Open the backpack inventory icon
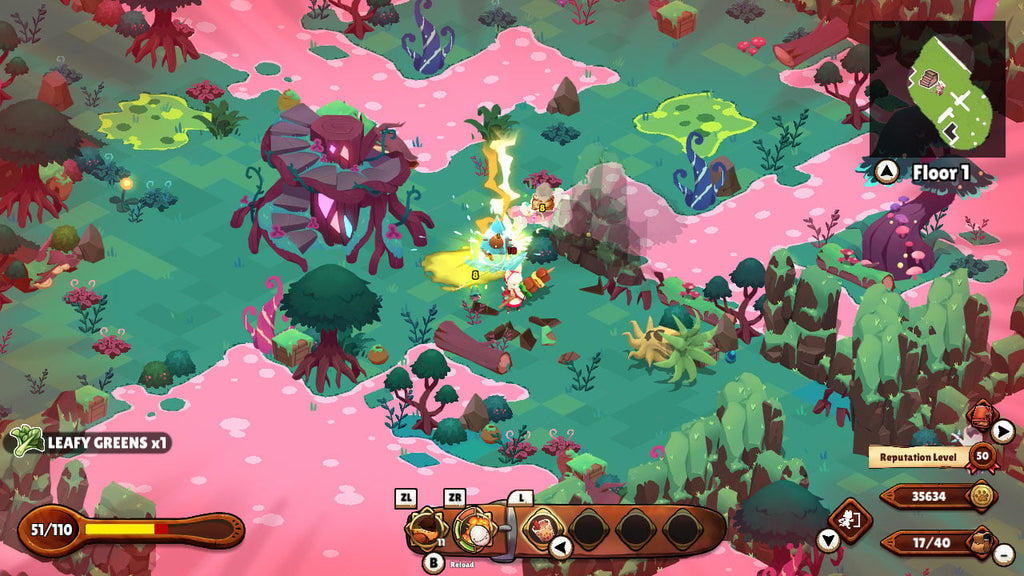This screenshot has height=576, width=1024. click(x=983, y=541)
